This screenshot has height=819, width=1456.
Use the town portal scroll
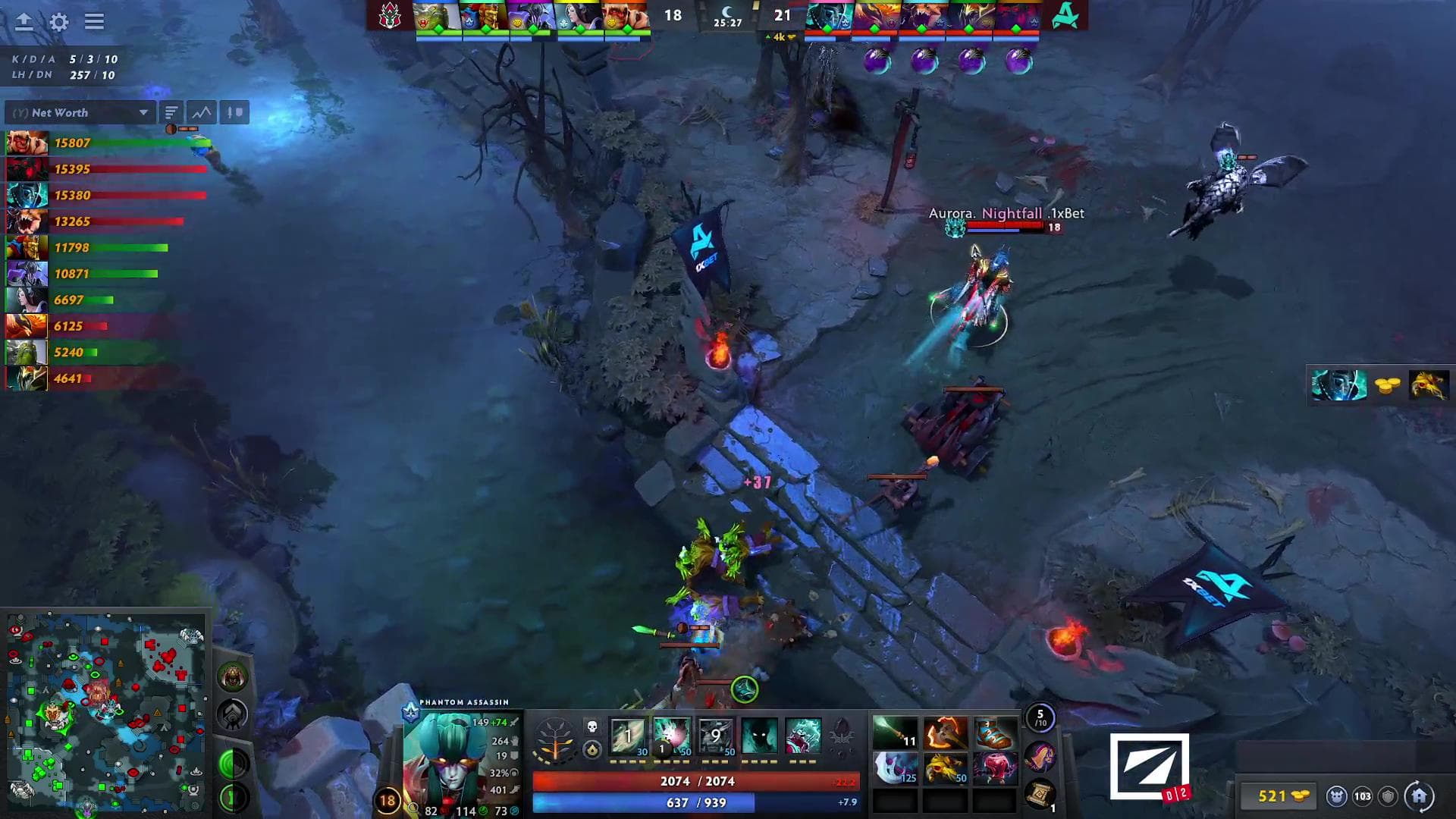tap(1040, 793)
